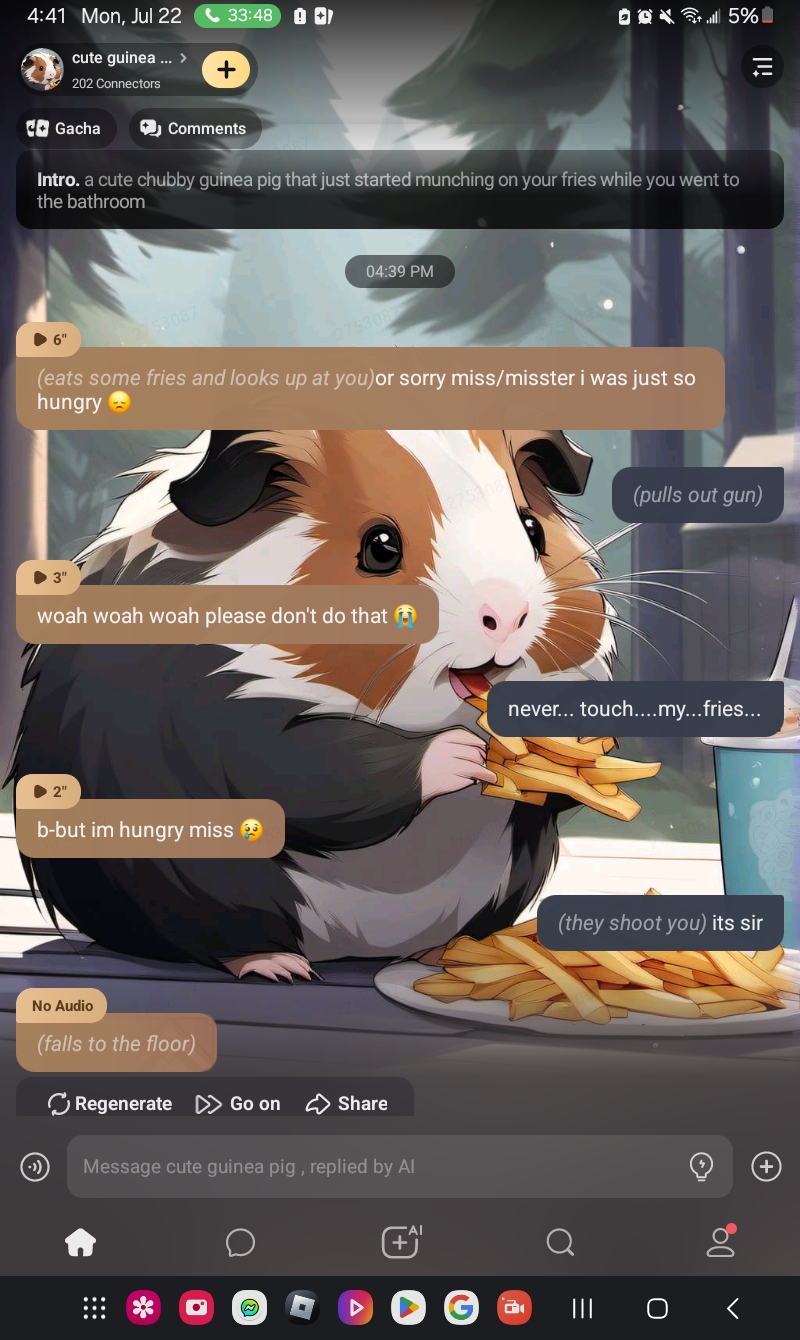Image resolution: width=800 pixels, height=1340 pixels.
Task: Open the profile tab with notification dot
Action: pos(720,1241)
